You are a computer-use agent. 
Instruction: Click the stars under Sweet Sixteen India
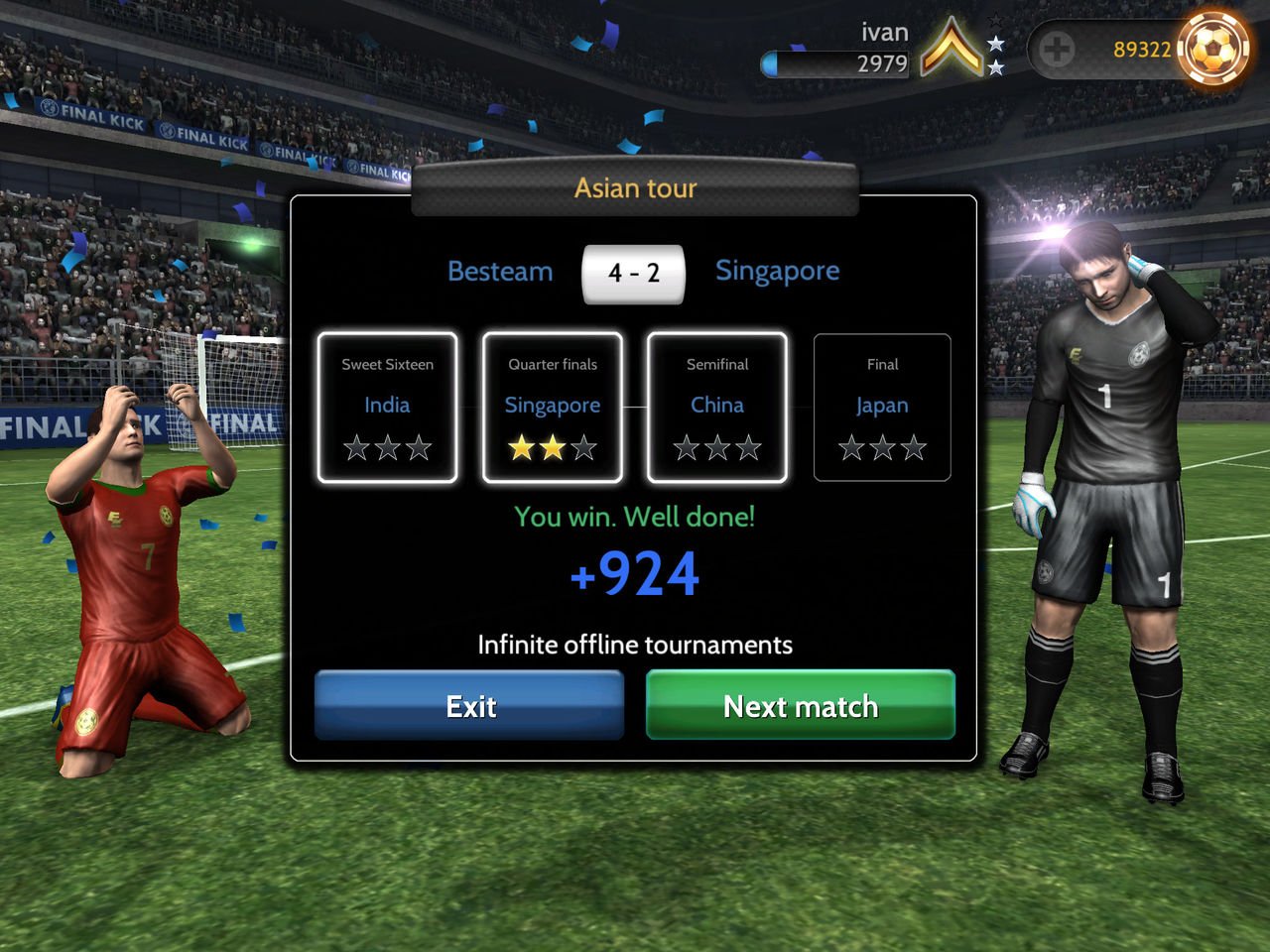point(387,448)
